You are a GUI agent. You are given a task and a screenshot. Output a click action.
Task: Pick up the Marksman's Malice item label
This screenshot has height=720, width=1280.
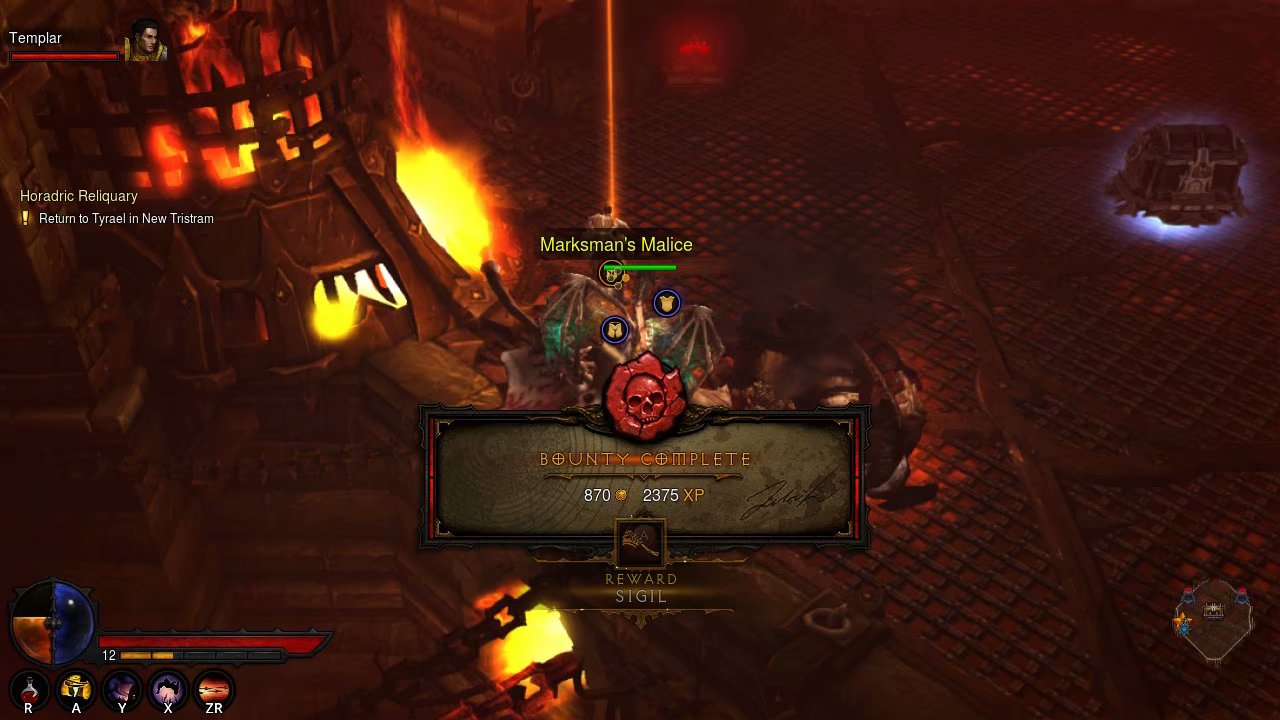point(616,245)
